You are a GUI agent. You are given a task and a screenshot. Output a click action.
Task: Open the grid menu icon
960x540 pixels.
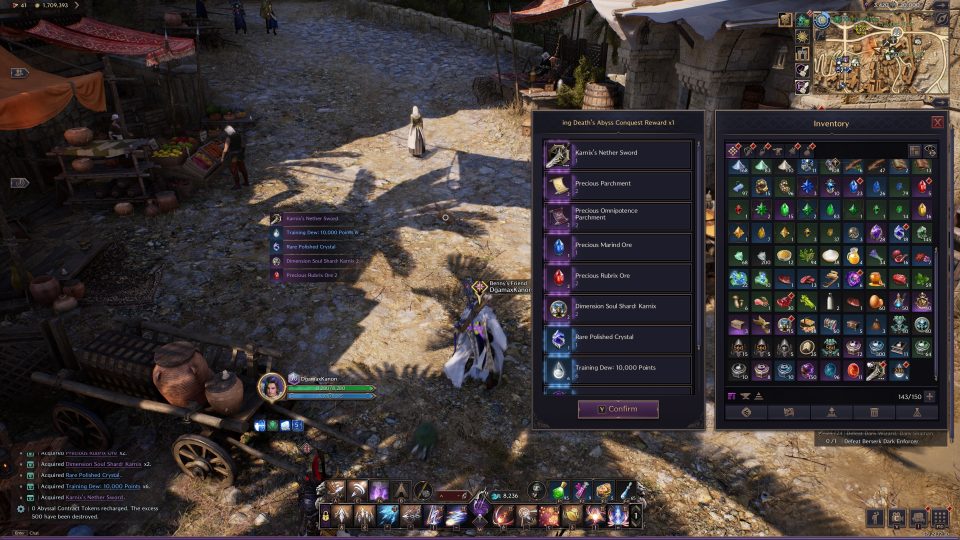(938, 517)
